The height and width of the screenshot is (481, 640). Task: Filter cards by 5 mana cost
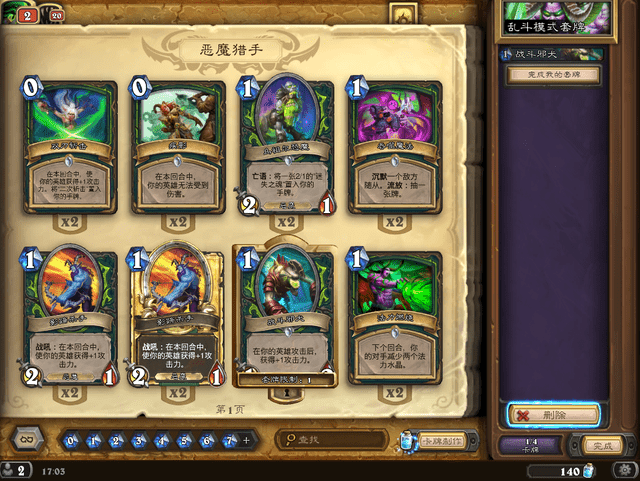tap(185, 440)
